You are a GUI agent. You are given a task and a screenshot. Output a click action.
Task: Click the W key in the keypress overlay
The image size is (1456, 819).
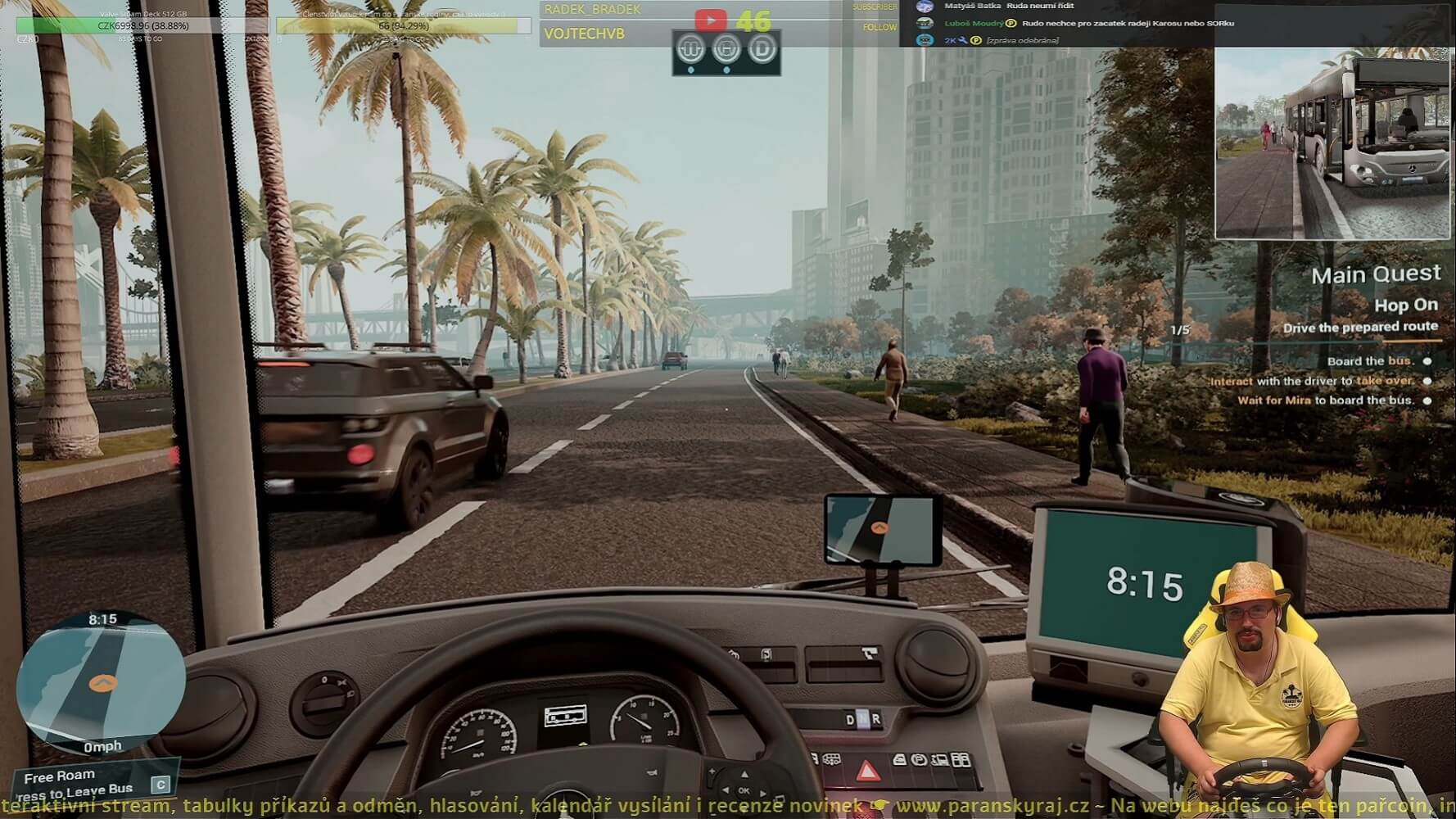(x=692, y=49)
